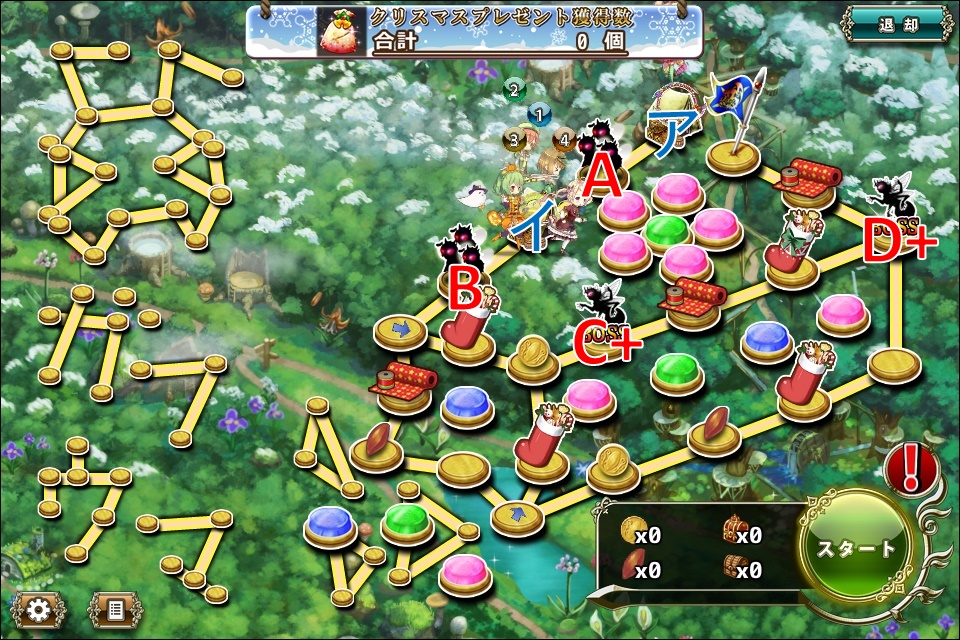This screenshot has height=640, width=960.
Task: Tap the red exclamation alert icon
Action: [x=910, y=466]
